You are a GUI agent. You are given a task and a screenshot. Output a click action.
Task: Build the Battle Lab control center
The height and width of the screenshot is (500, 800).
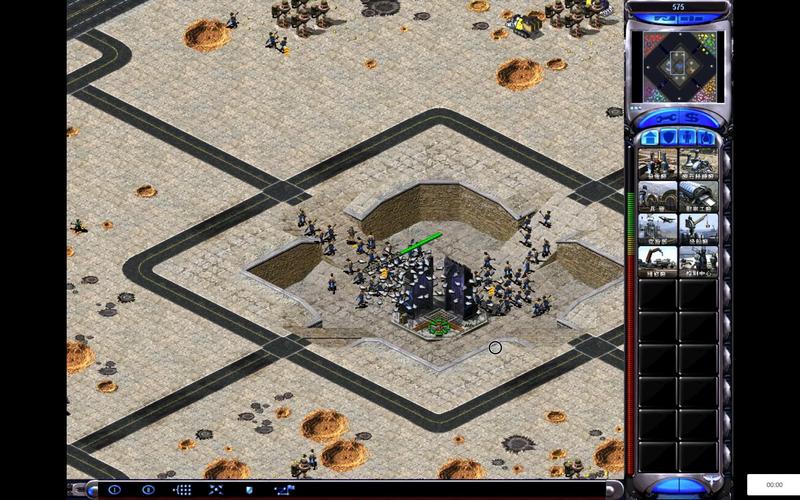tap(698, 262)
